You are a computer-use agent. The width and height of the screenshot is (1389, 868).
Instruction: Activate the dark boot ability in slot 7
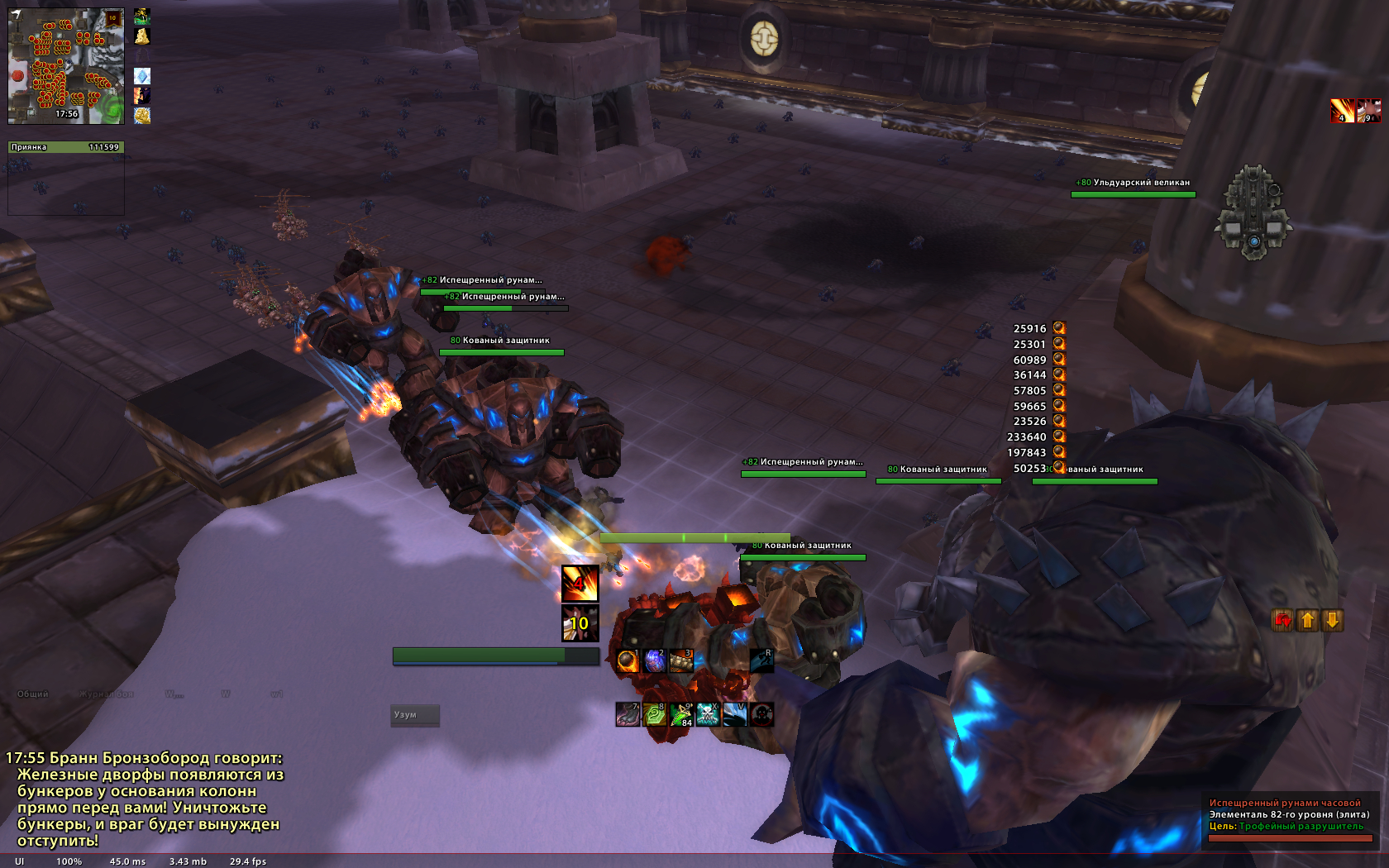628,714
